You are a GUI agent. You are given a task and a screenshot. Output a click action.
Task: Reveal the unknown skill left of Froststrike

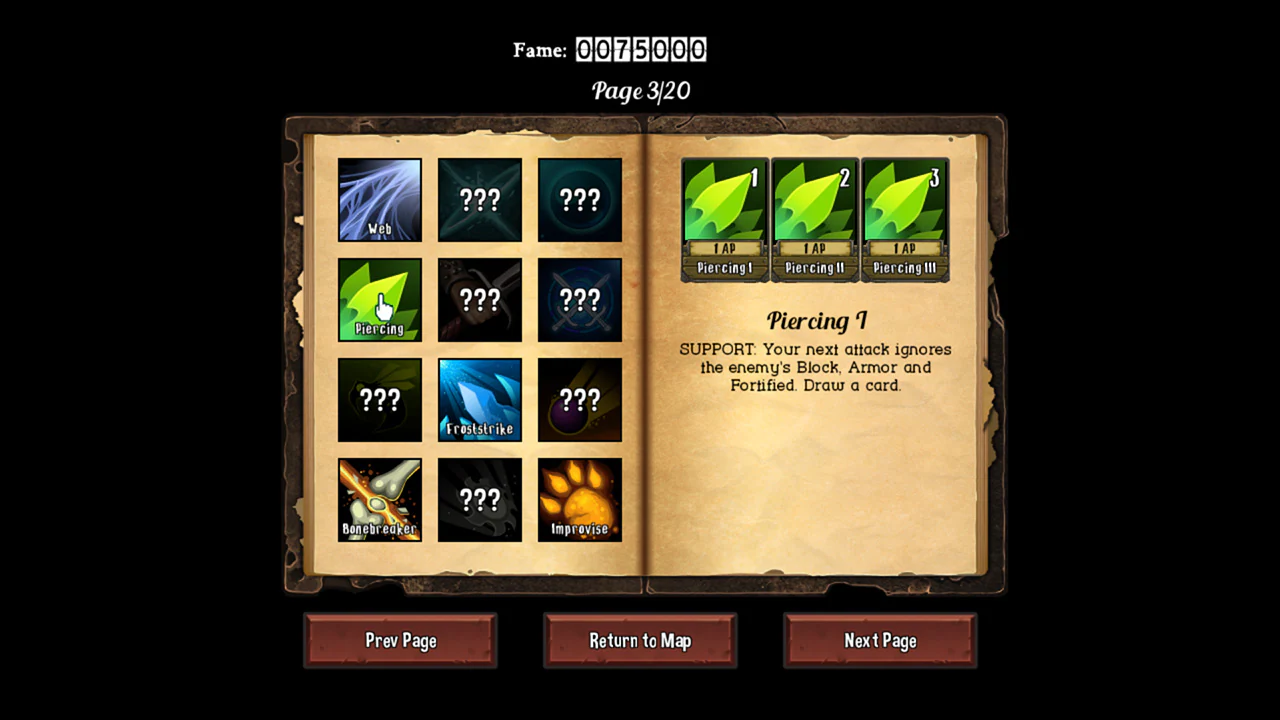(x=379, y=399)
